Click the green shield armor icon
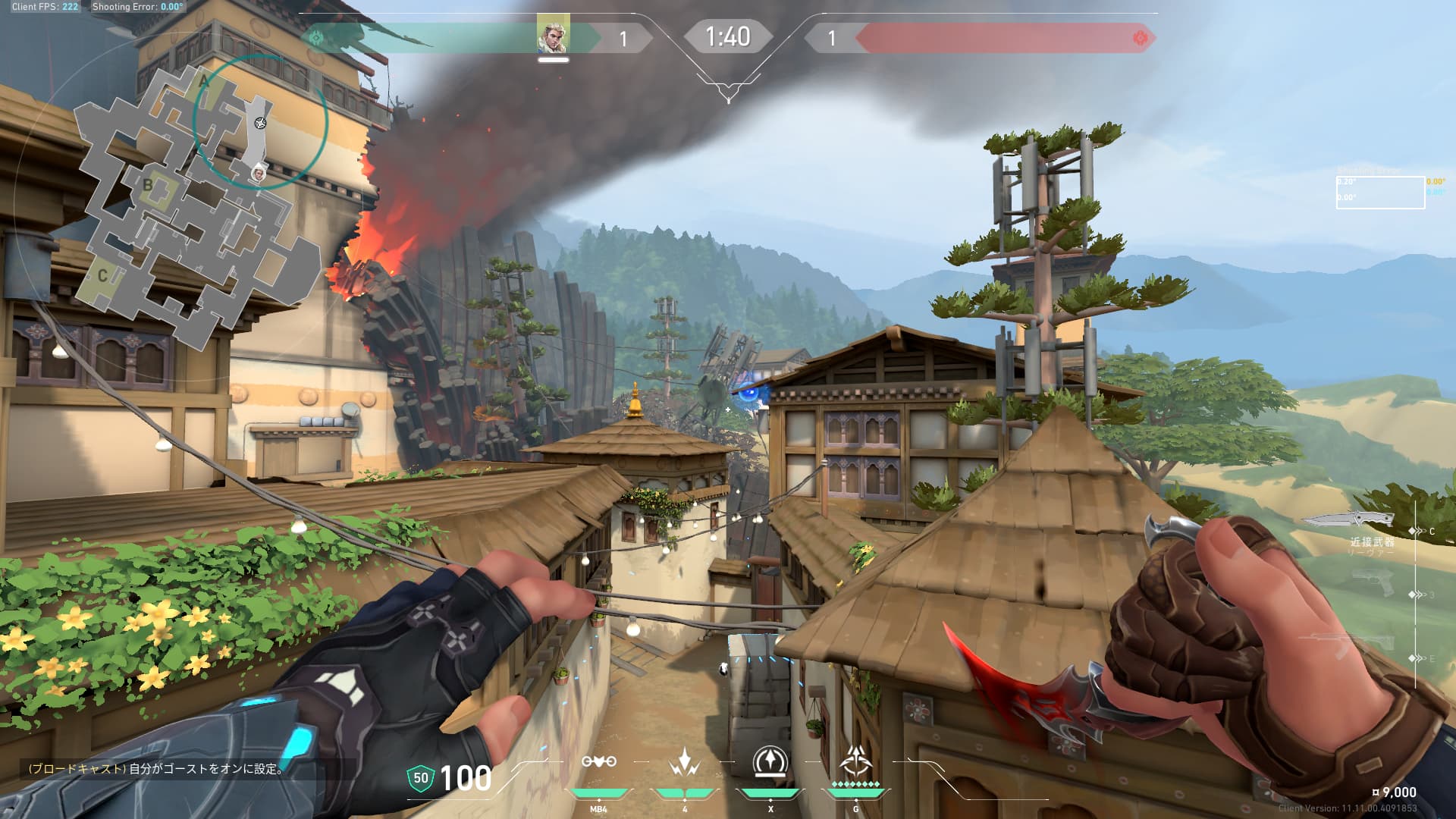 420,778
